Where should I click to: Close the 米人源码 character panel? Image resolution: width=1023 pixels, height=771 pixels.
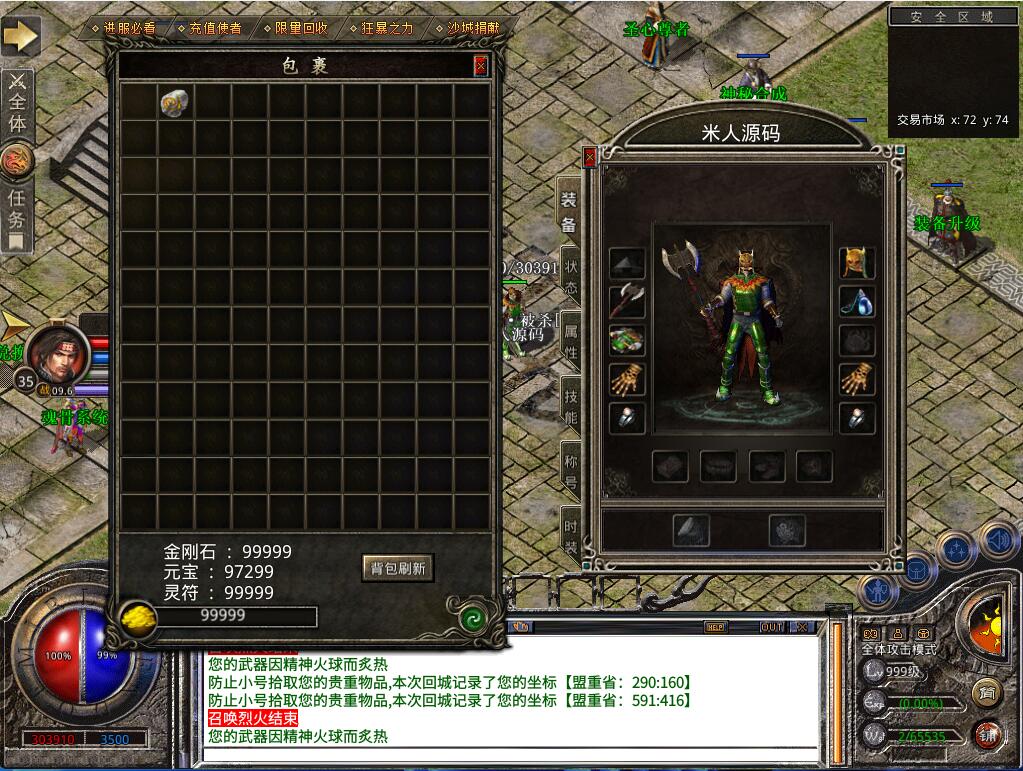590,157
